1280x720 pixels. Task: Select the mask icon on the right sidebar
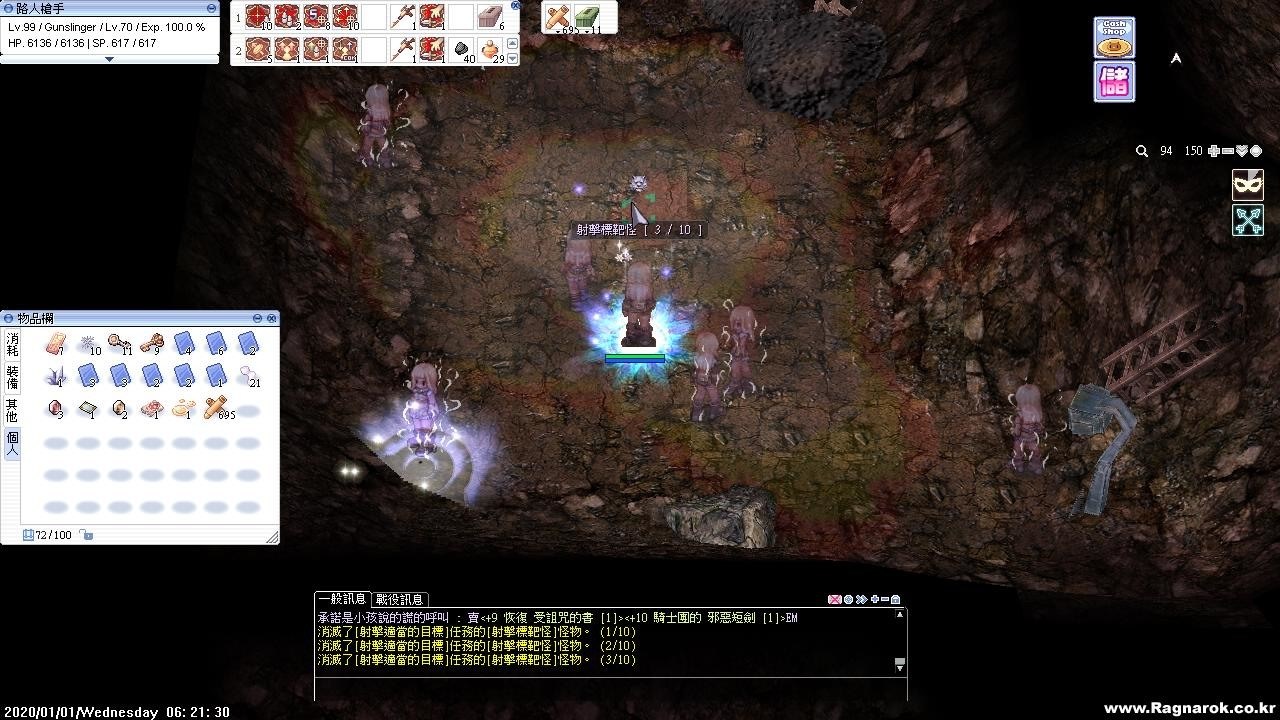pyautogui.click(x=1246, y=184)
